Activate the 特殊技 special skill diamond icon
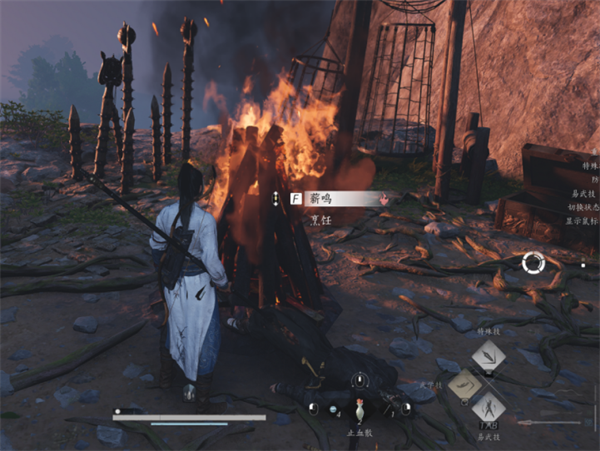This screenshot has width=600, height=451. coord(488,357)
